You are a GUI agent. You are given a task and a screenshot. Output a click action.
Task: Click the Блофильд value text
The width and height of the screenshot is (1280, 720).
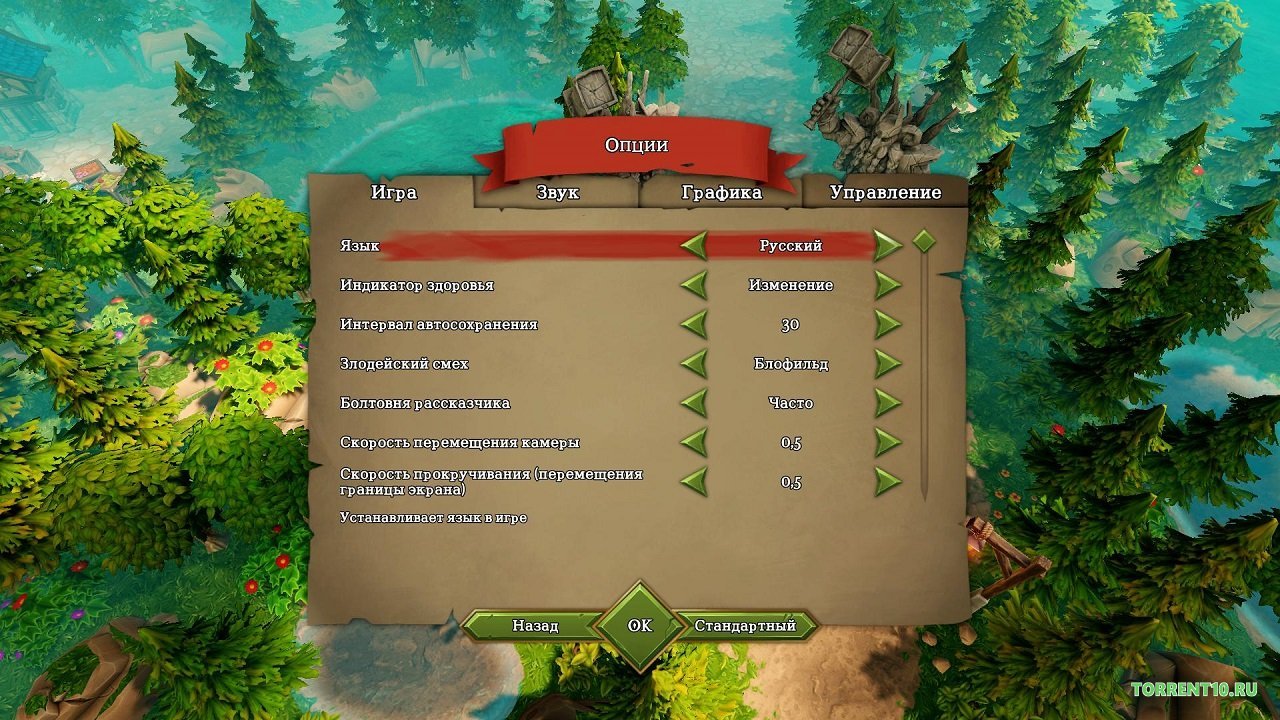point(792,364)
